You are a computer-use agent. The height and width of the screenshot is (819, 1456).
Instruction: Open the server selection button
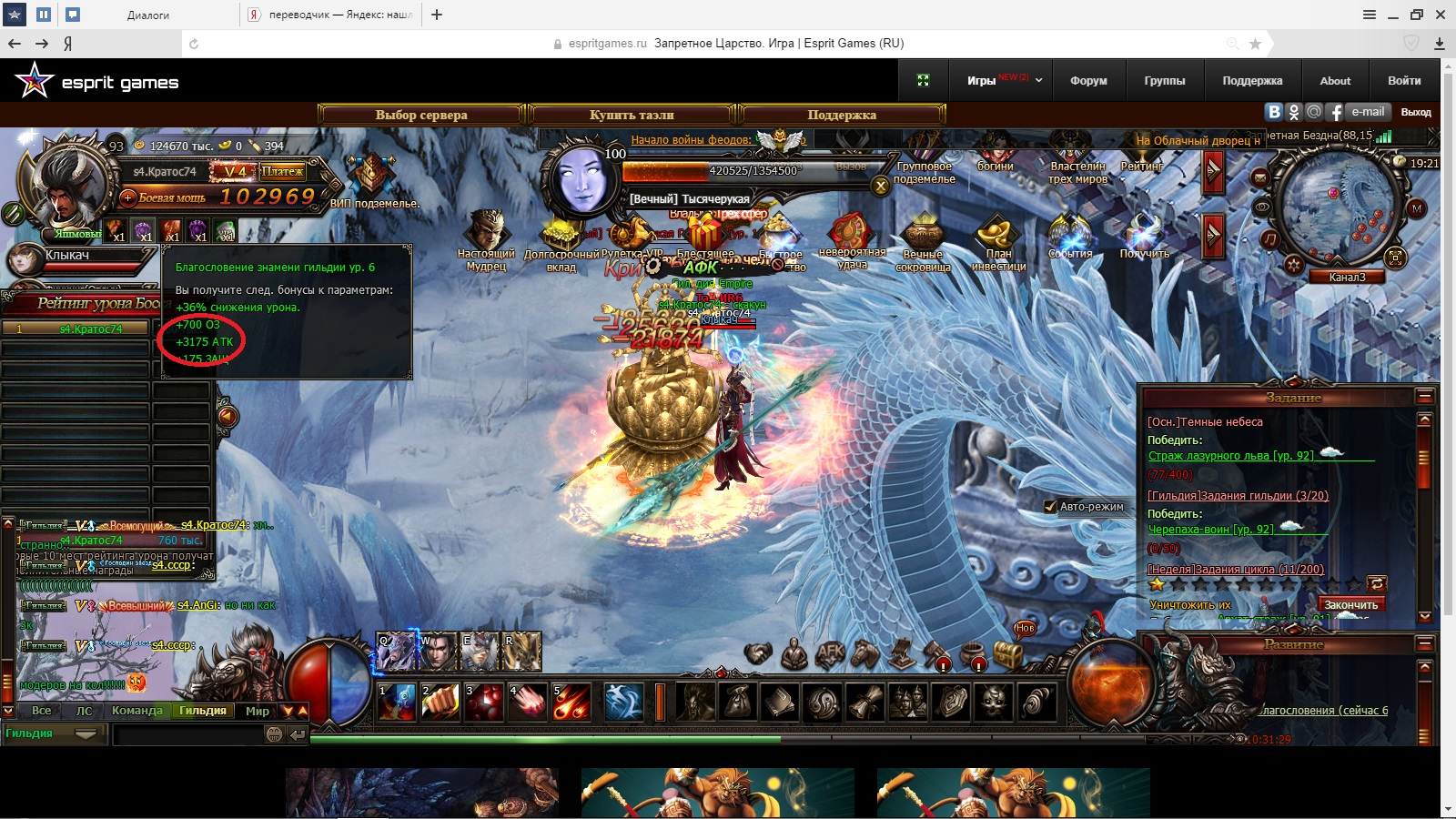[x=421, y=115]
